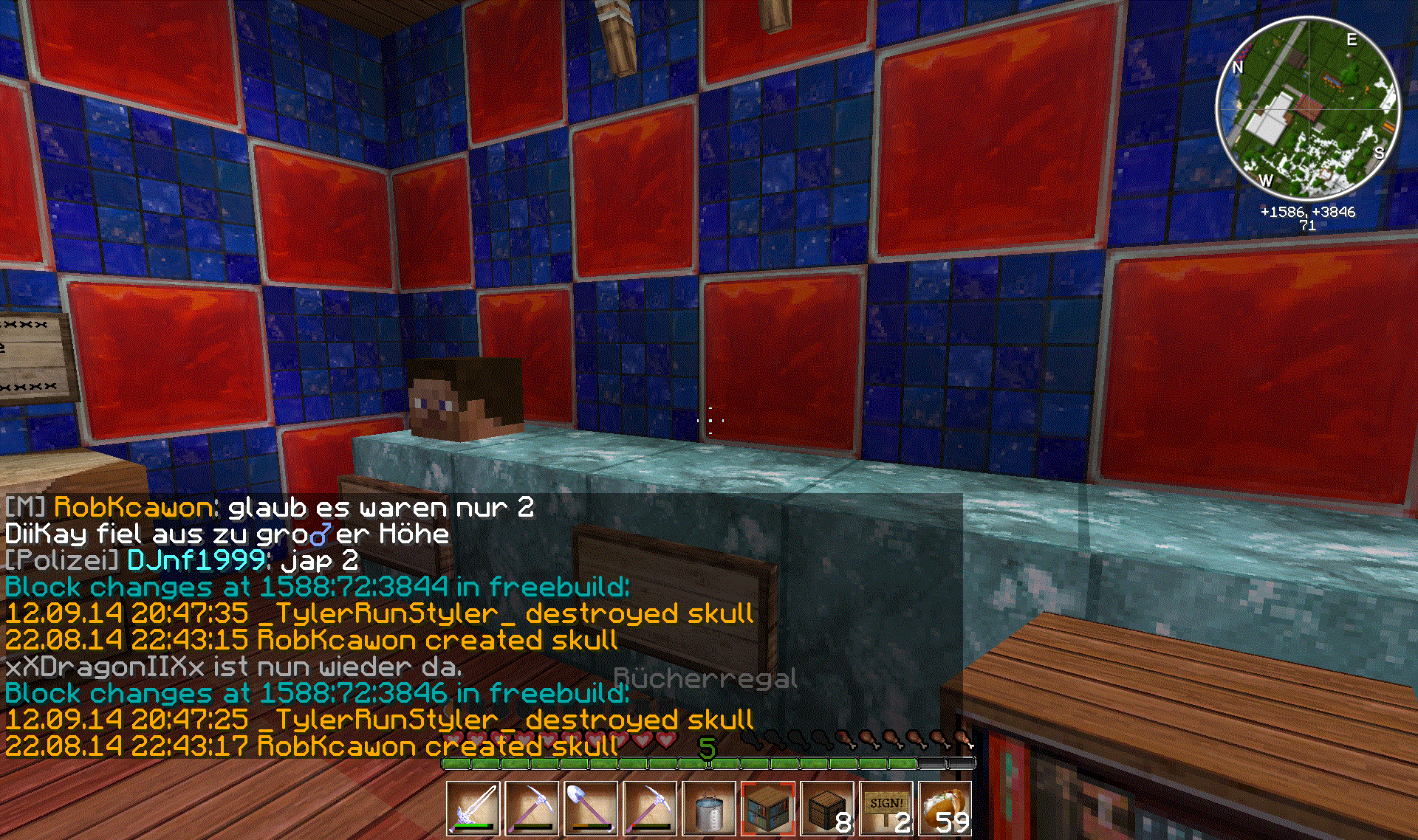The image size is (1418, 840).
Task: Choose the baked potato slot
Action: 945,809
